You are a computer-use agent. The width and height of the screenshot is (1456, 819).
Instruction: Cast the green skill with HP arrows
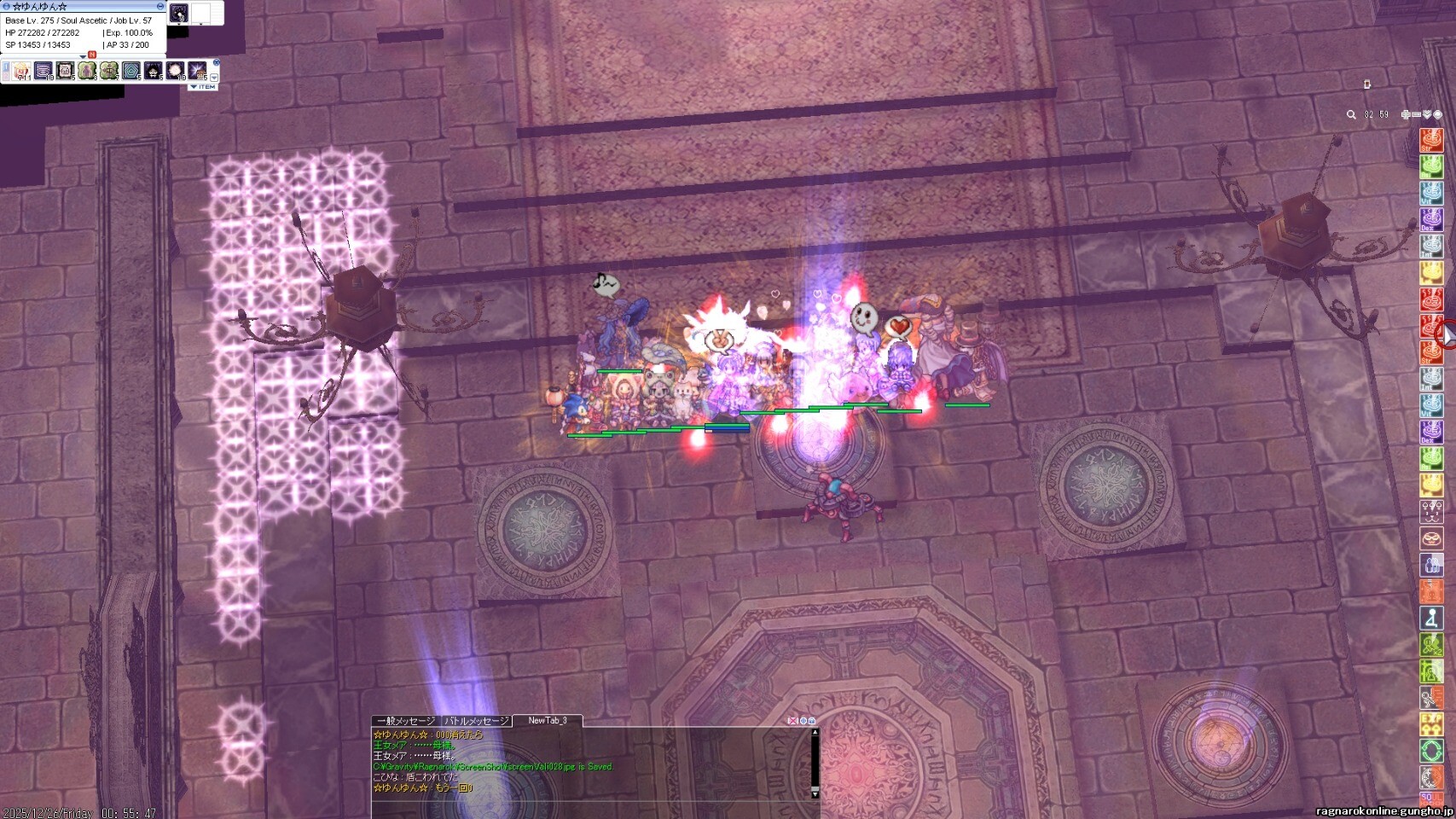(109, 71)
